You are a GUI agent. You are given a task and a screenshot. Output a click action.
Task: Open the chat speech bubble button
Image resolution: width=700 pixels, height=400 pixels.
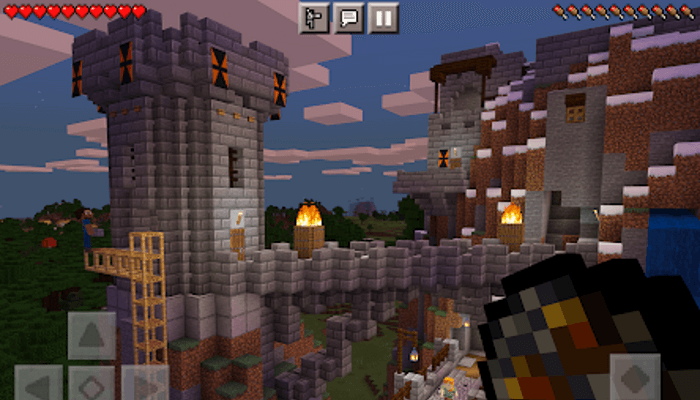pos(348,18)
